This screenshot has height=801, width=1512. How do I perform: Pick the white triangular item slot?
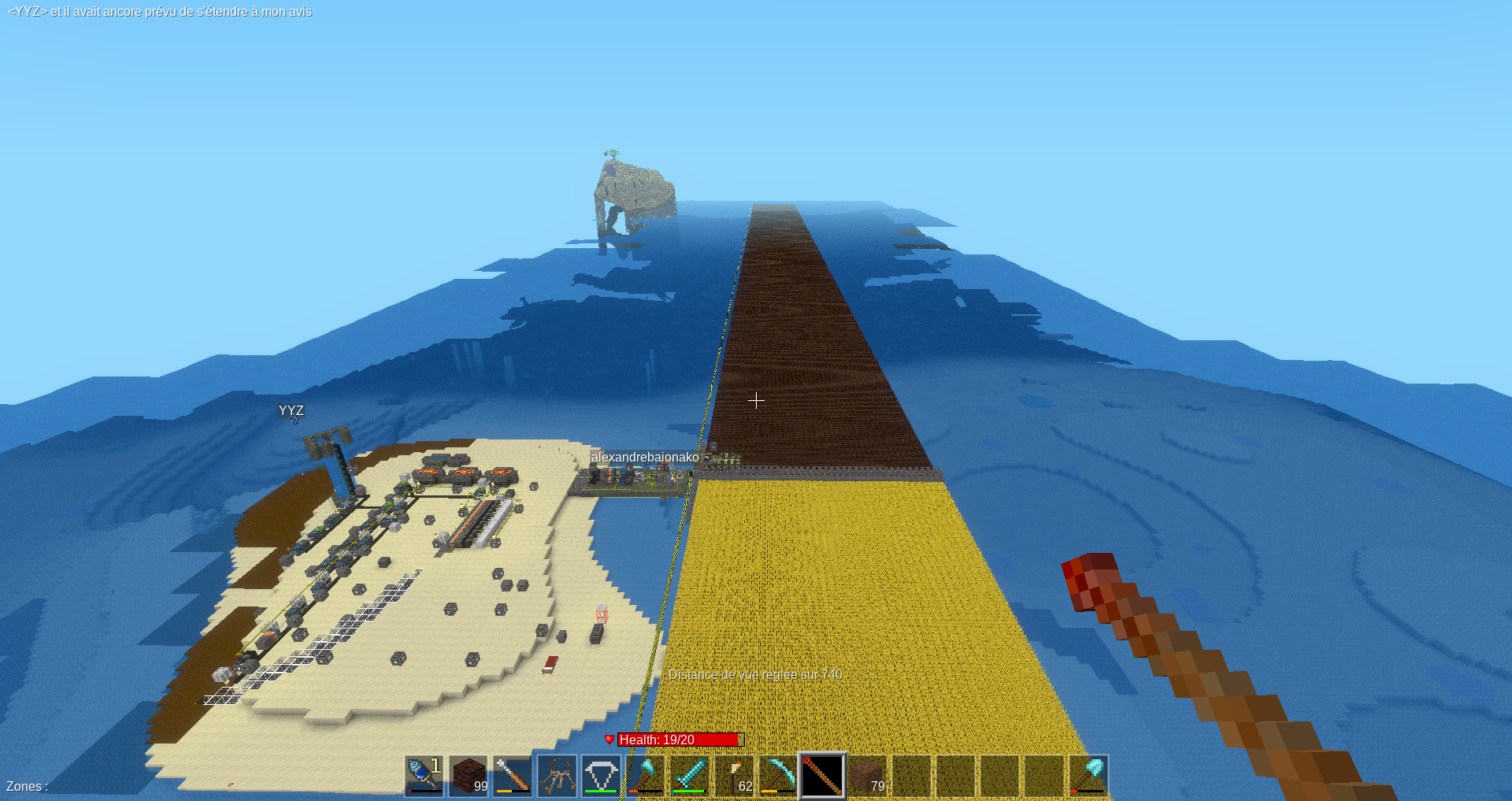601,776
